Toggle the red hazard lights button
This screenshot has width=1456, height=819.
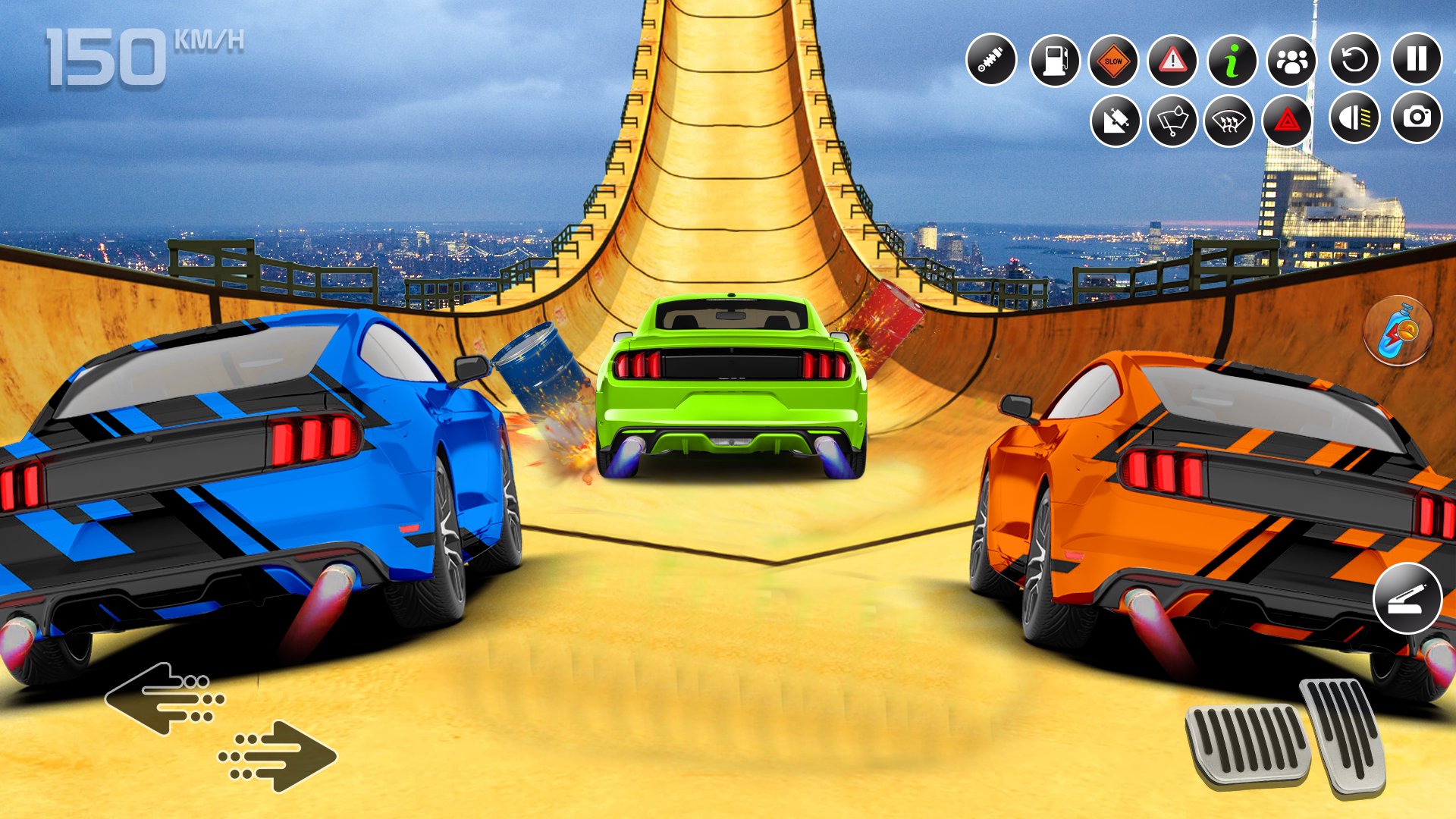point(1287,121)
